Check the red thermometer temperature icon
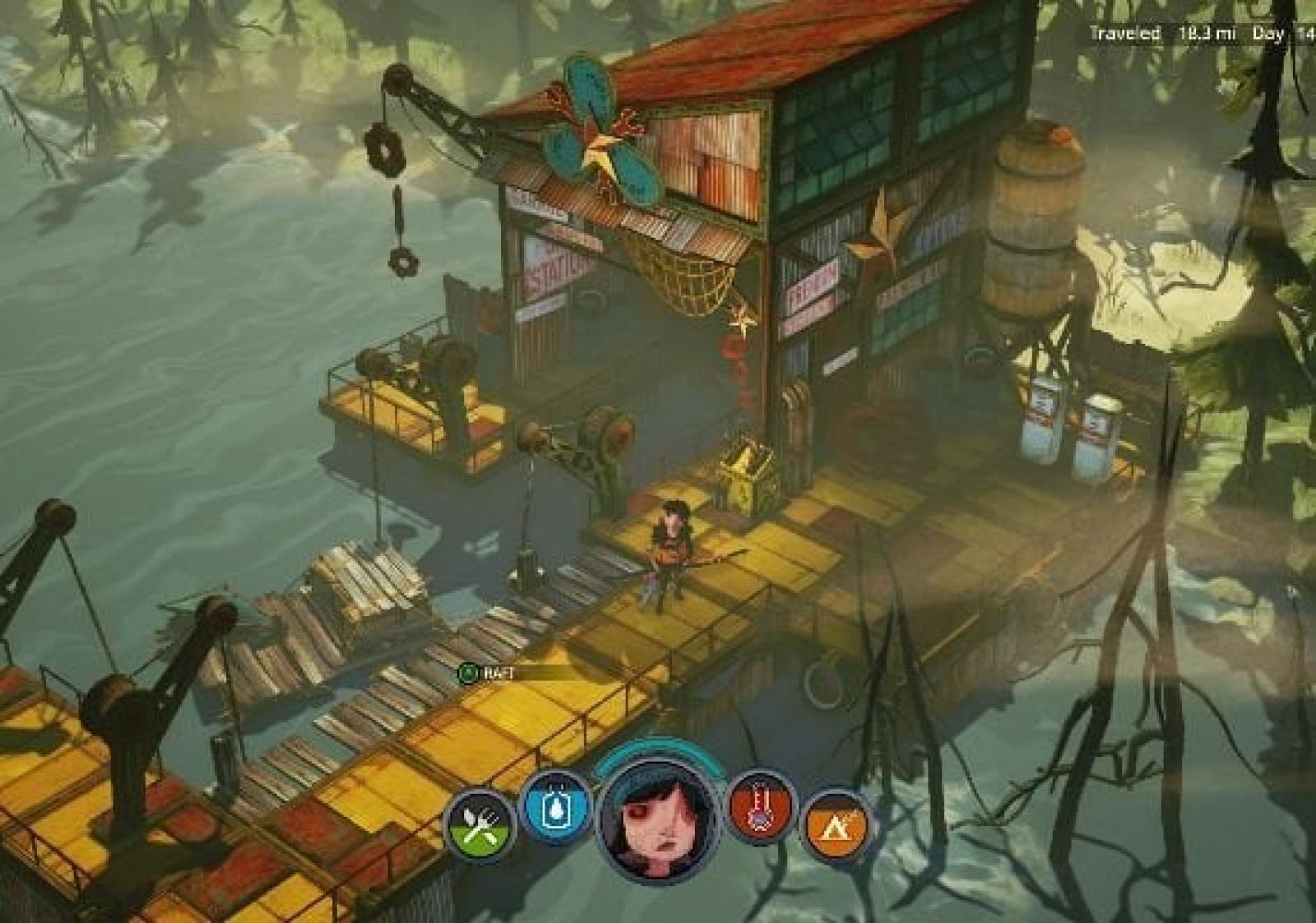 pos(761,808)
